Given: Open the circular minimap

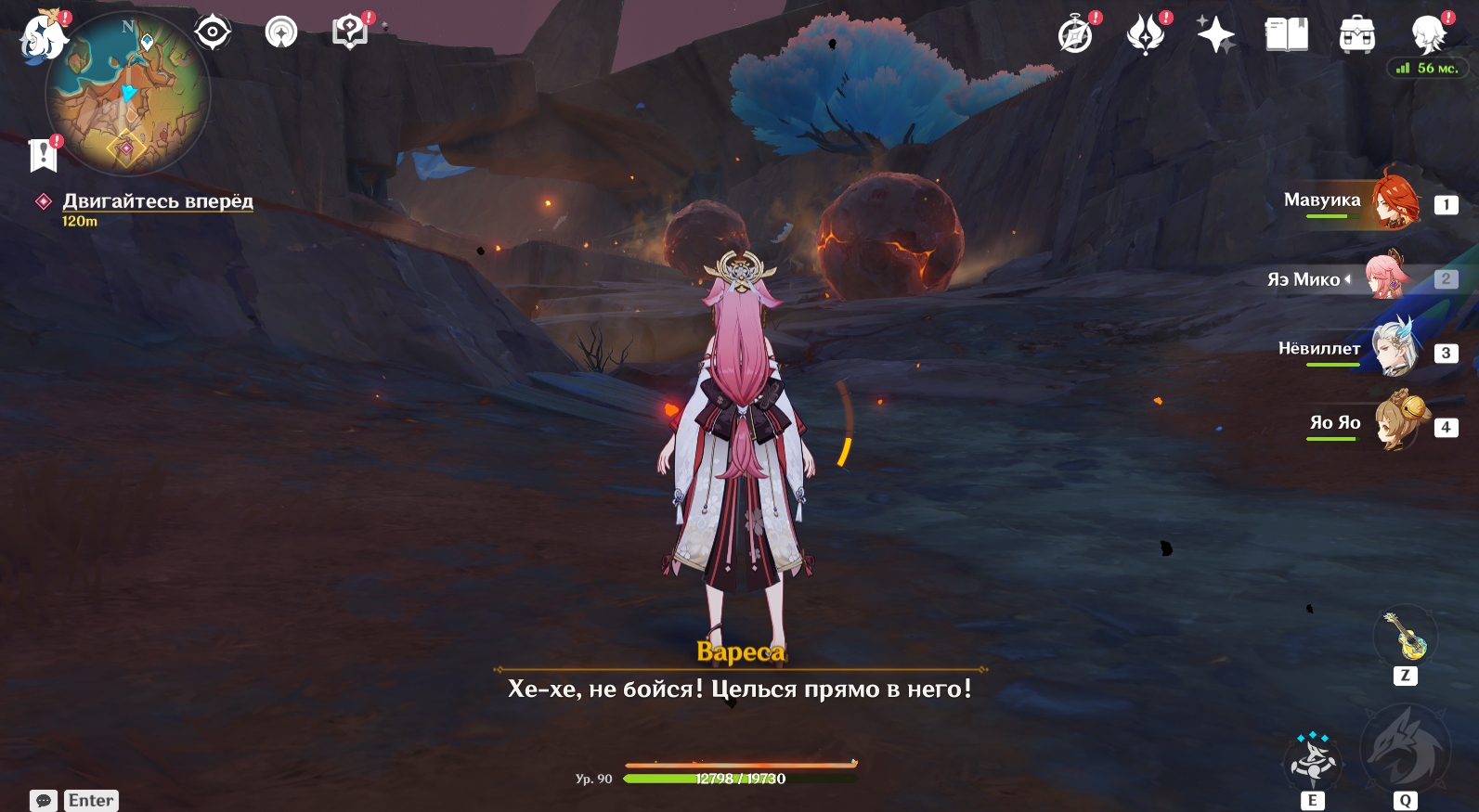Looking at the screenshot, I should (128, 94).
